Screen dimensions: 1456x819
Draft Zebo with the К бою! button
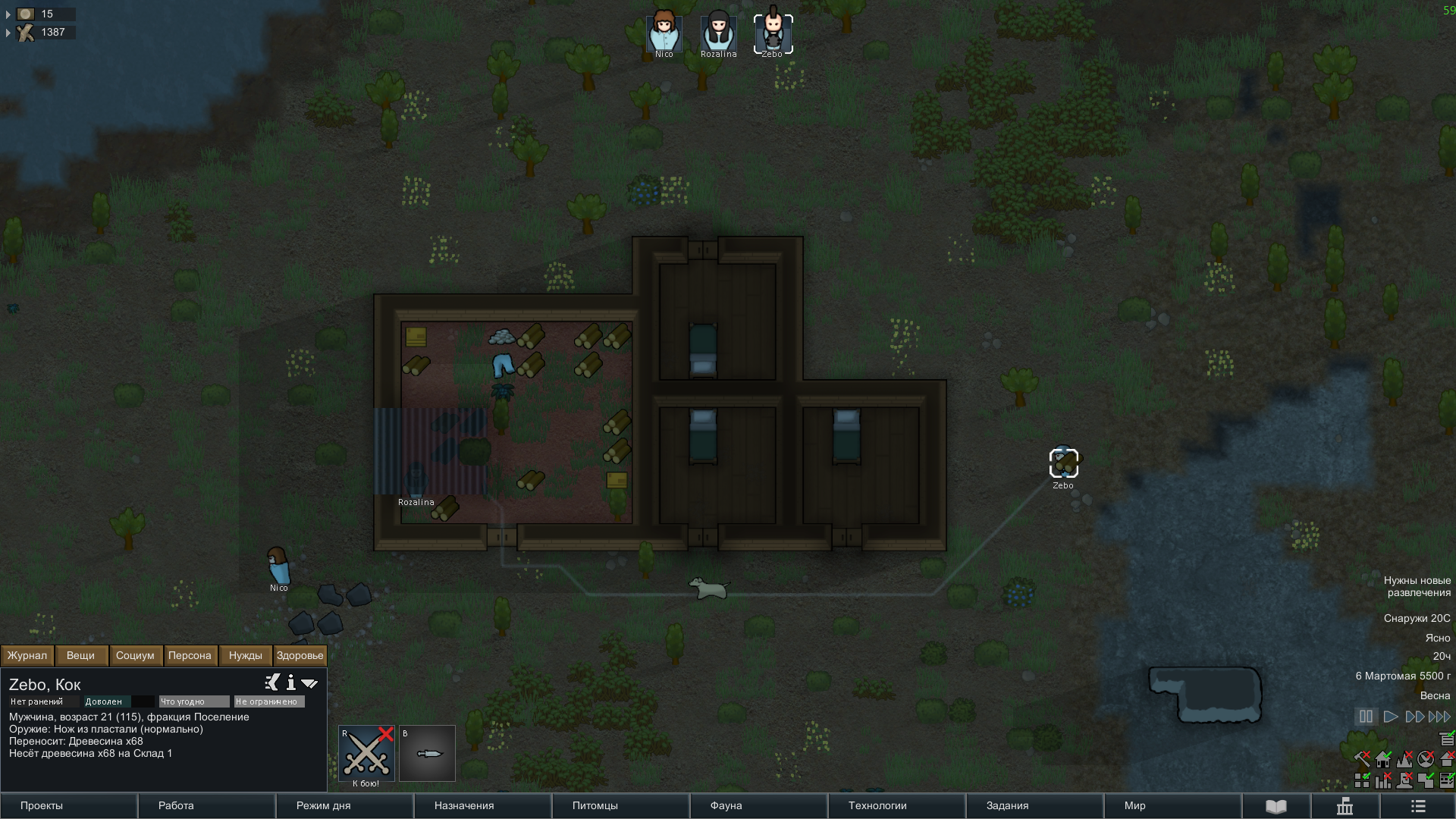[366, 753]
